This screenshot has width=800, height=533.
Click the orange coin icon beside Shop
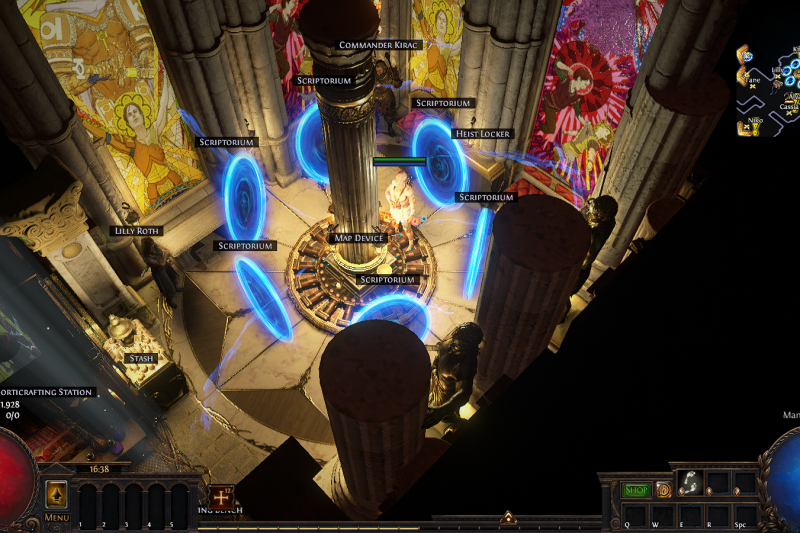[x=663, y=490]
